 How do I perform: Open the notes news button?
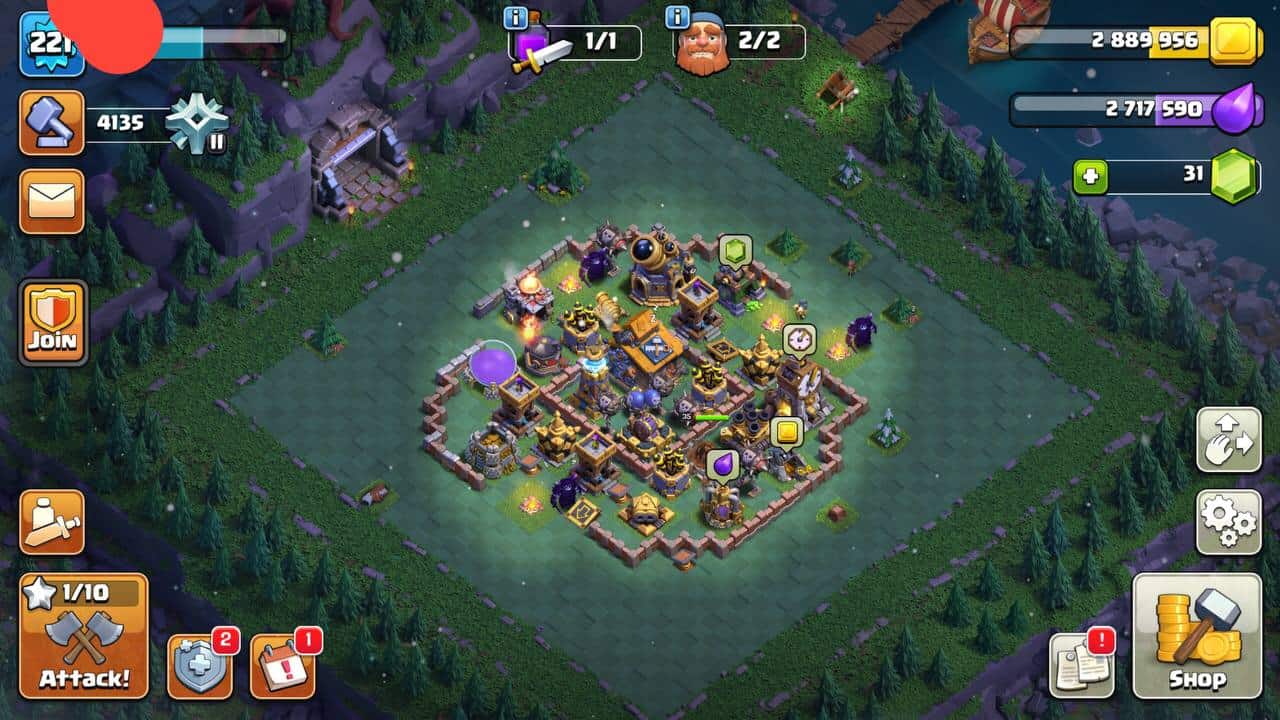(x=1081, y=665)
